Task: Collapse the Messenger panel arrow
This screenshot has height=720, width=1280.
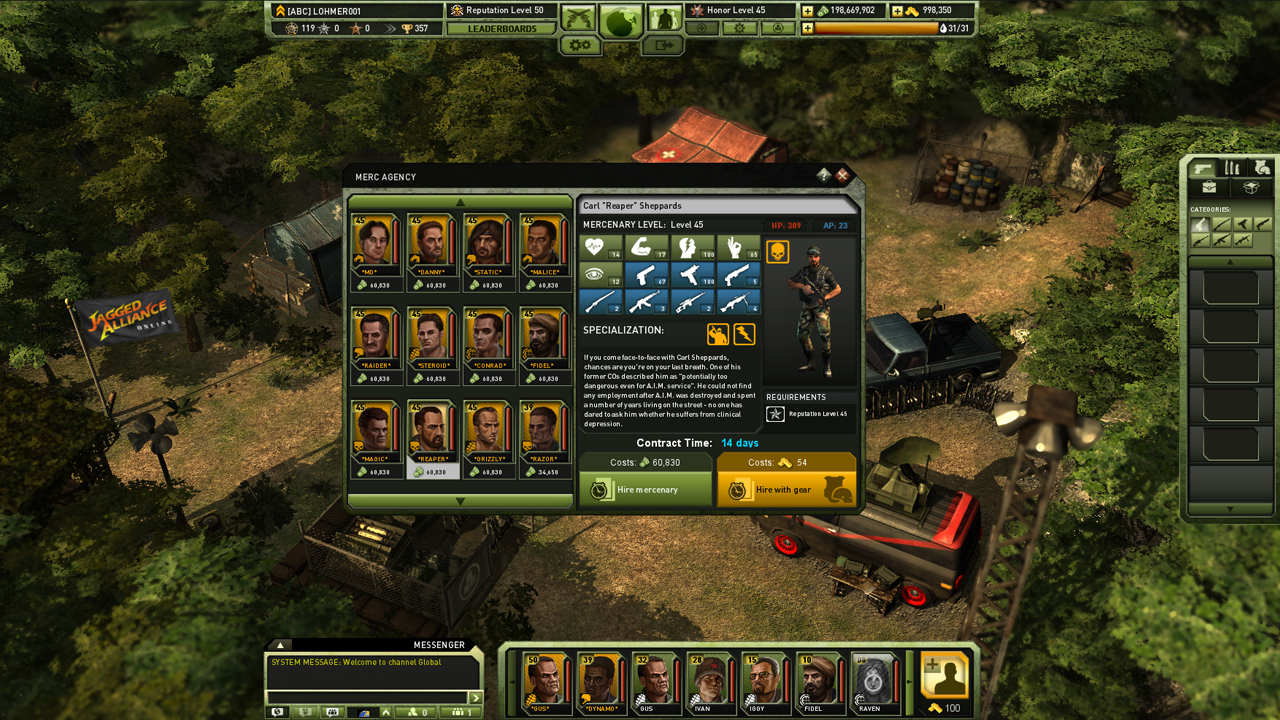Action: tap(281, 645)
